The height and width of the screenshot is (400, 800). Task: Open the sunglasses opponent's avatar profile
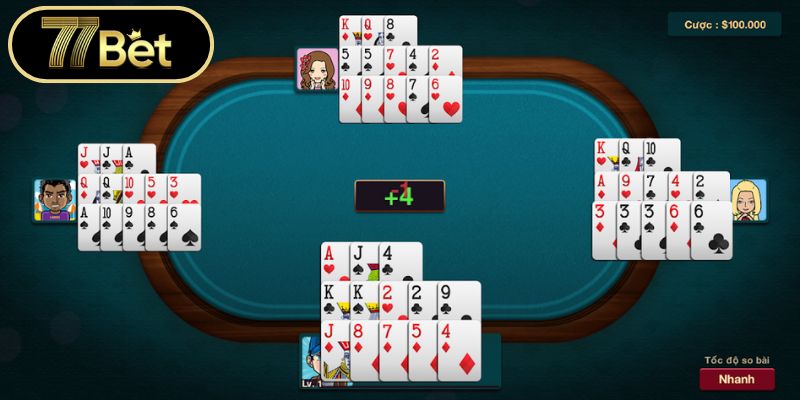click(54, 200)
